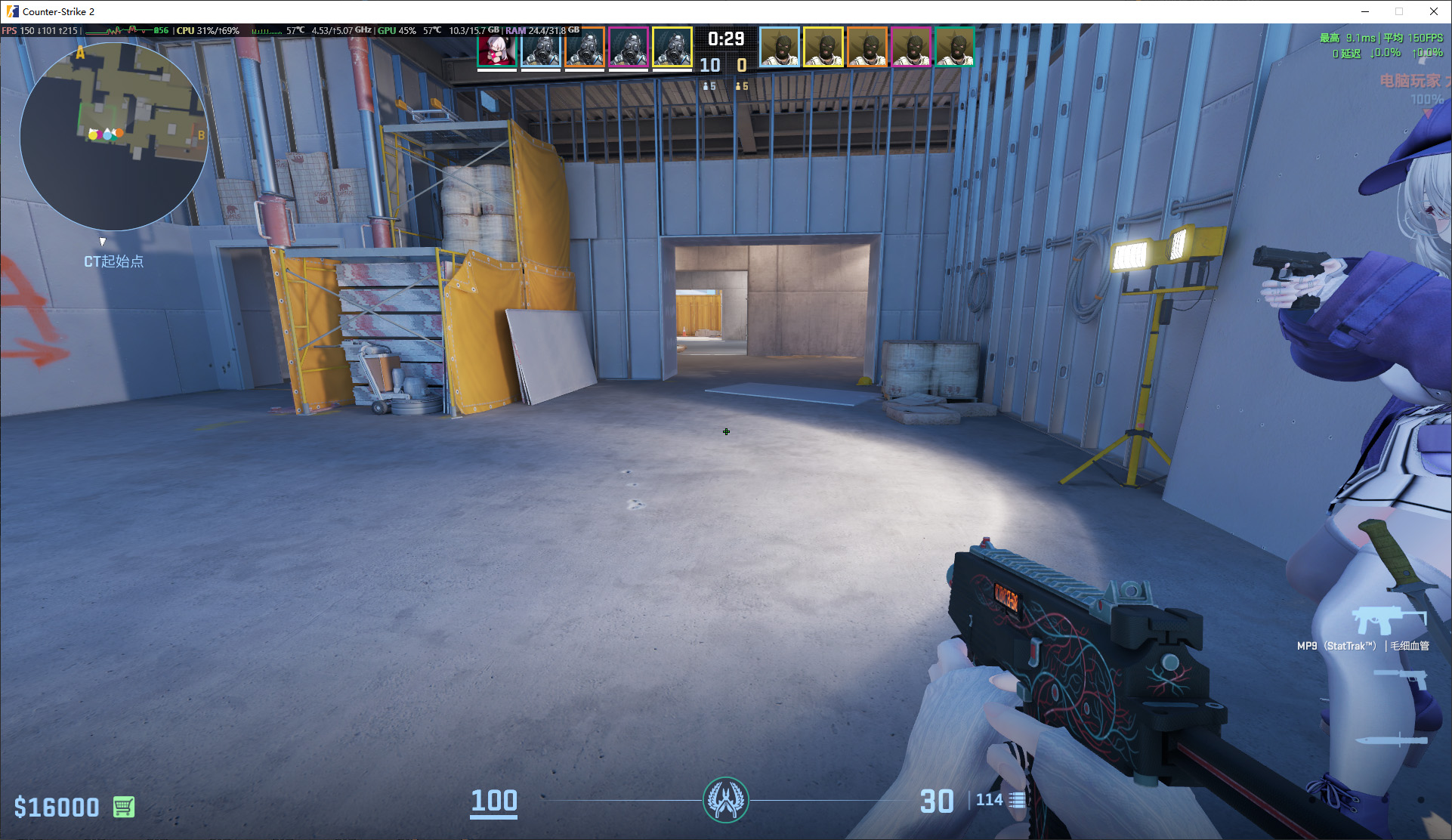Minimize the Counter-Strike 2 window
This screenshot has height=840, width=1452.
pyautogui.click(x=1365, y=11)
